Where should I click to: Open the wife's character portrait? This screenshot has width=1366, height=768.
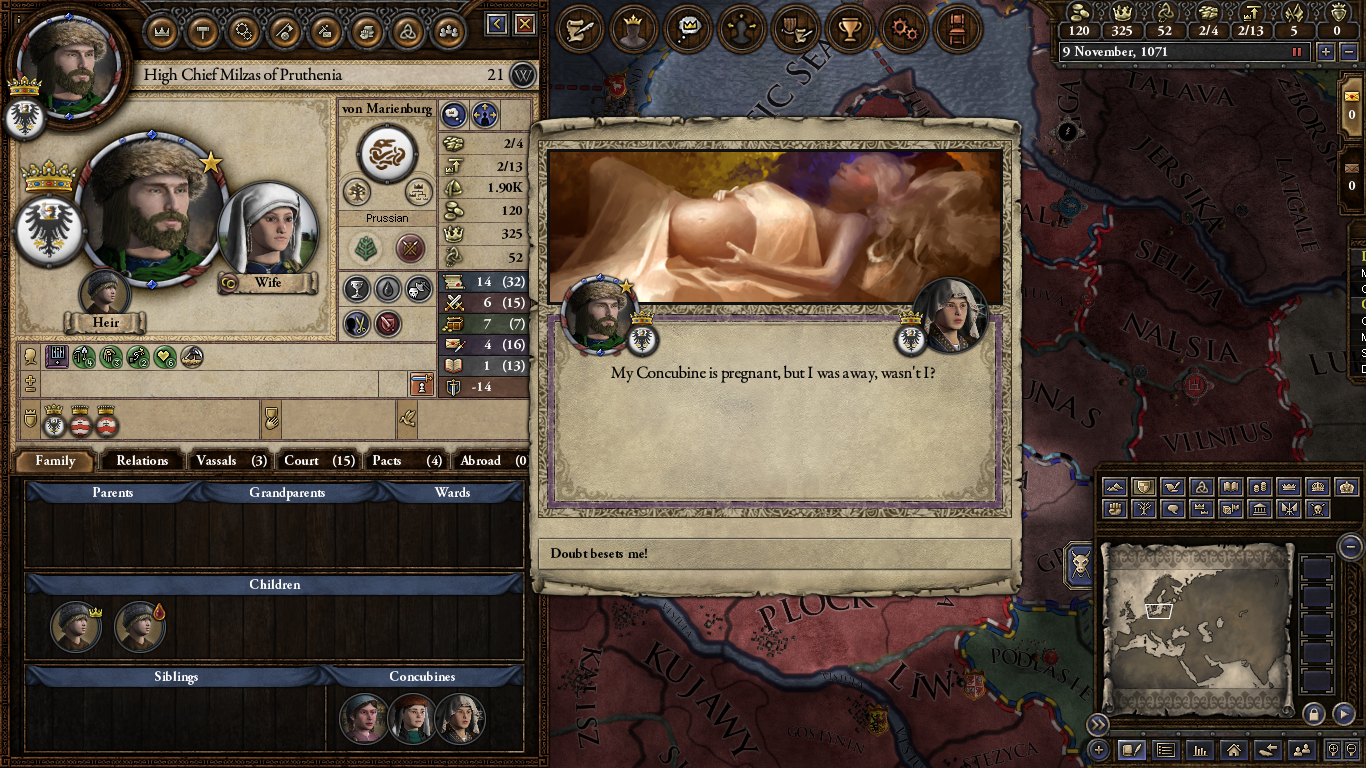click(267, 230)
